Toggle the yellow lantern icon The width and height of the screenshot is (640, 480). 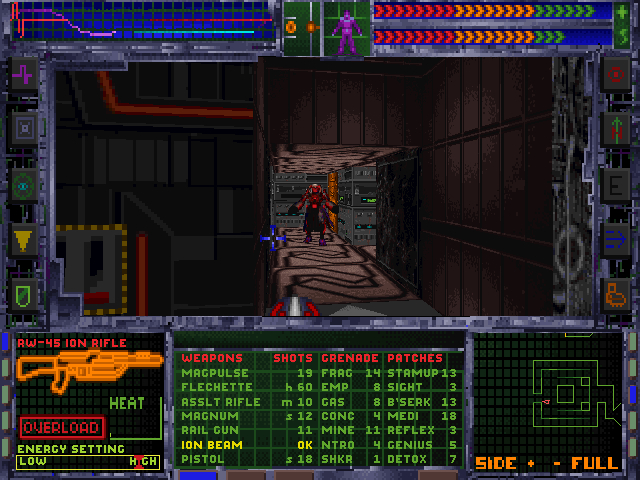tap(24, 239)
